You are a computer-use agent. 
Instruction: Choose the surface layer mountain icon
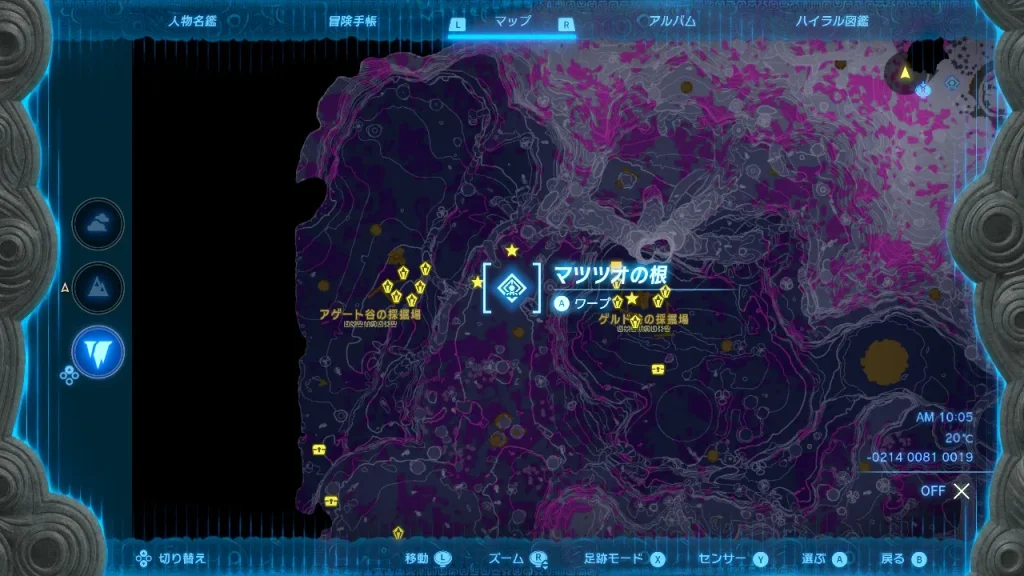pyautogui.click(x=98, y=288)
